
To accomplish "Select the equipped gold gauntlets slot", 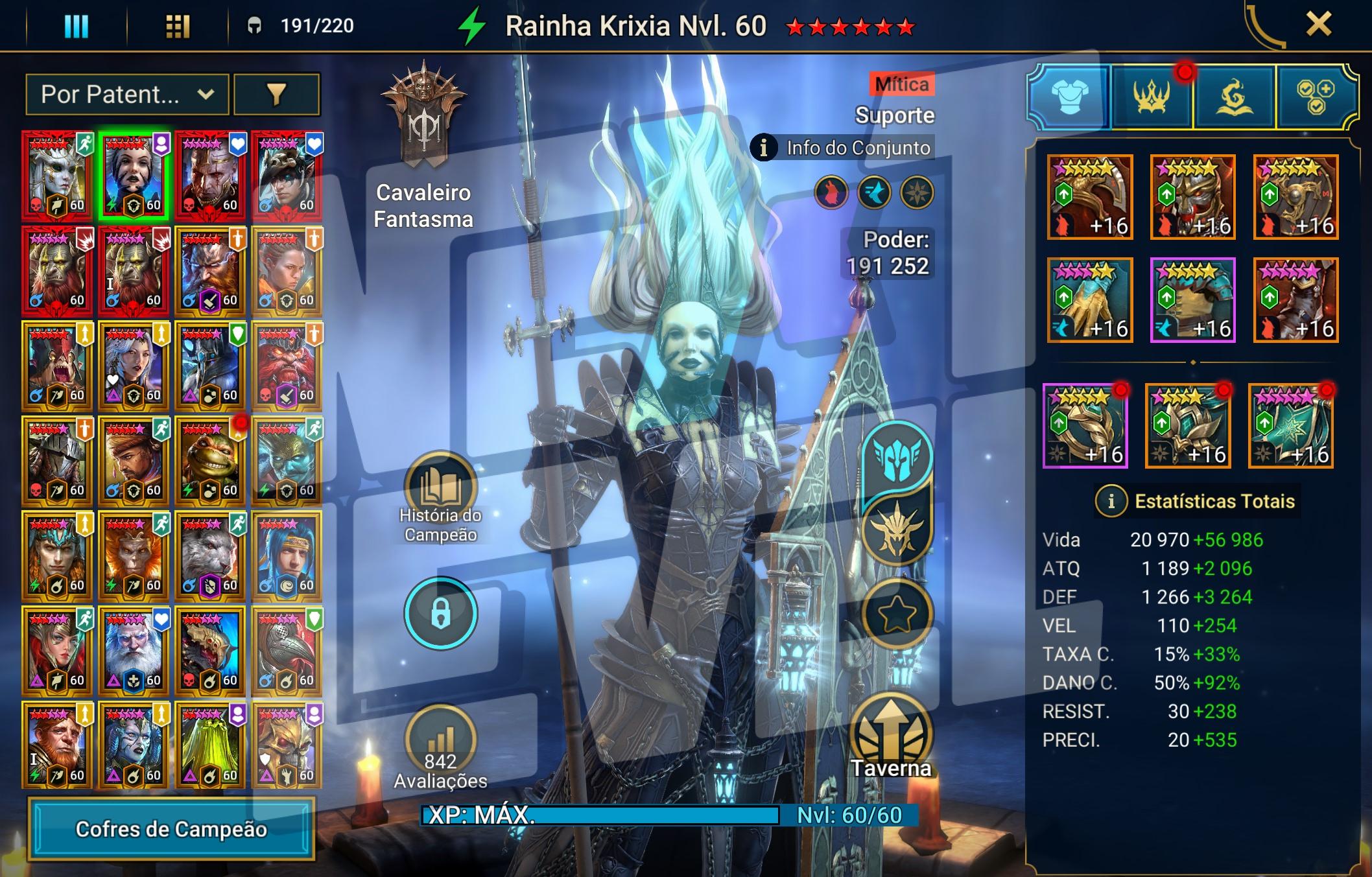I will pyautogui.click(x=1090, y=300).
